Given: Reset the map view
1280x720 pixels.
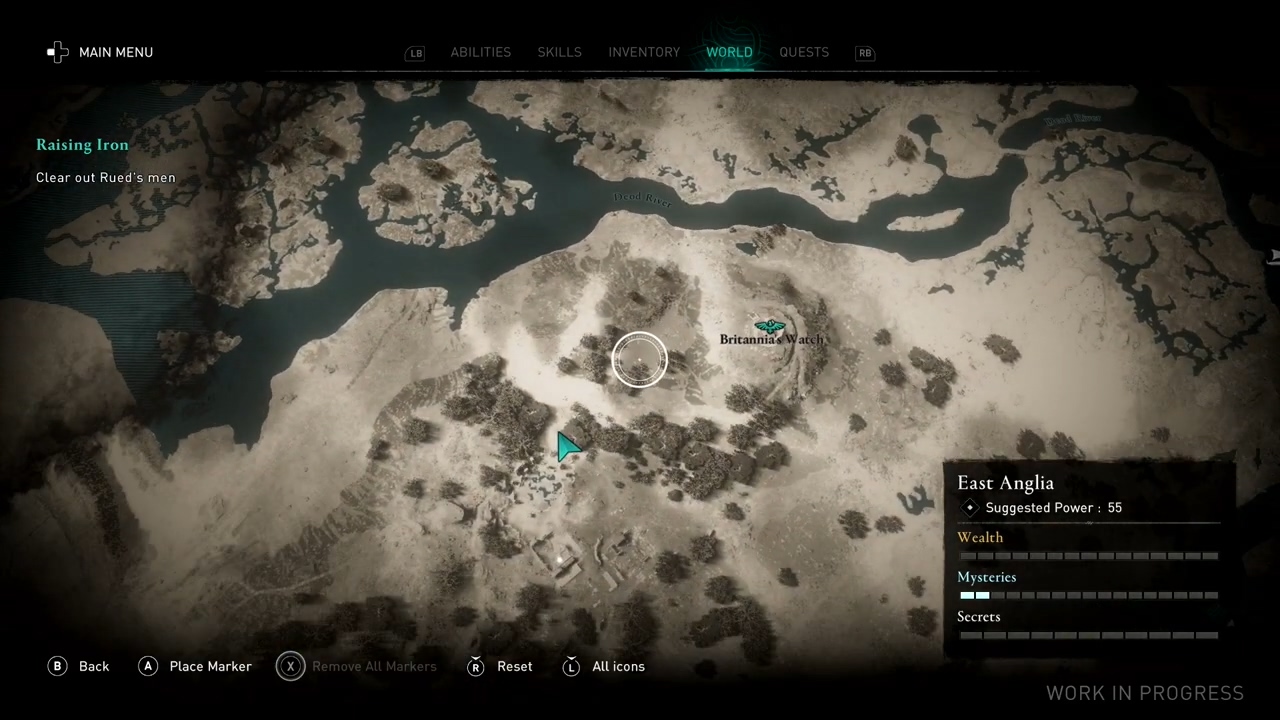Looking at the screenshot, I should 500,666.
